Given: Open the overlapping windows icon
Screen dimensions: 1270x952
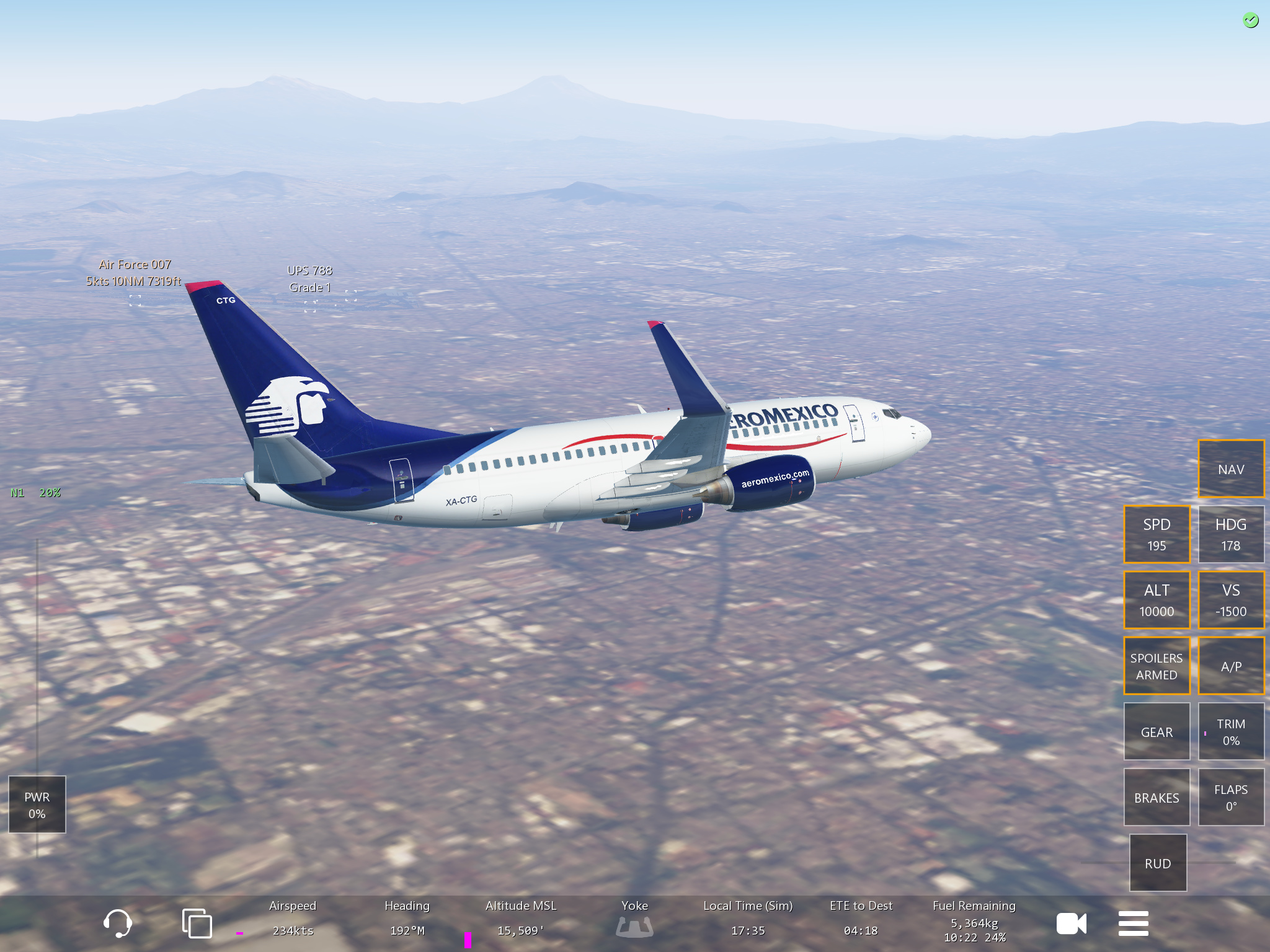Looking at the screenshot, I should [197, 923].
